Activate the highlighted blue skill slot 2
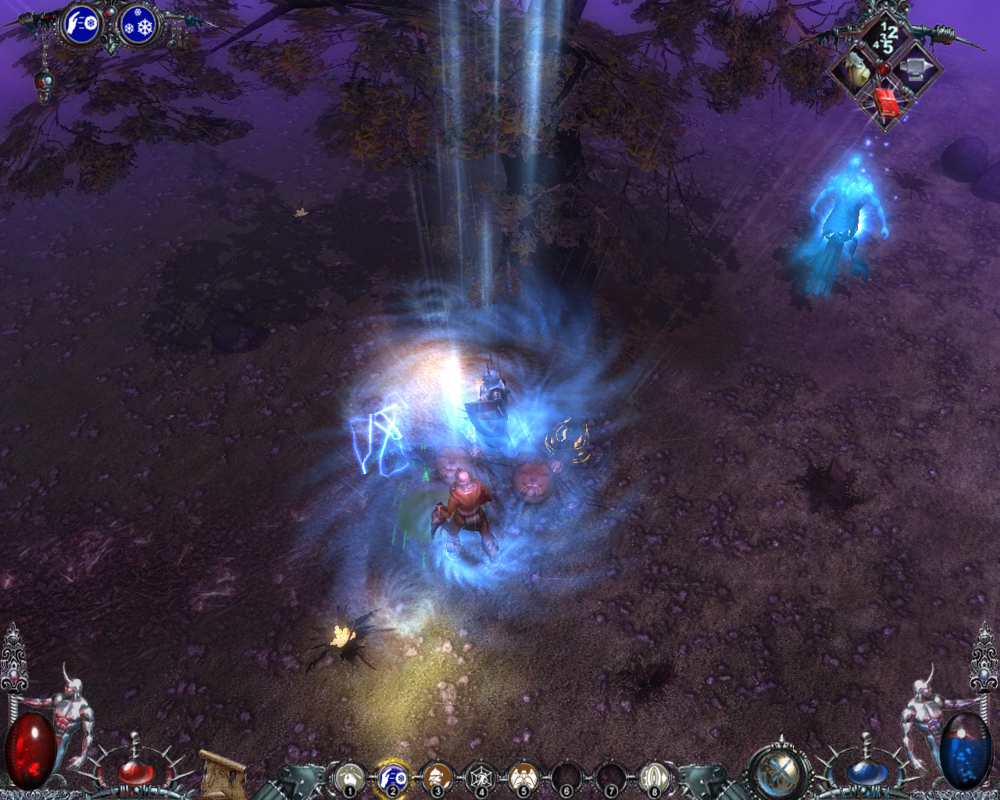 391,778
